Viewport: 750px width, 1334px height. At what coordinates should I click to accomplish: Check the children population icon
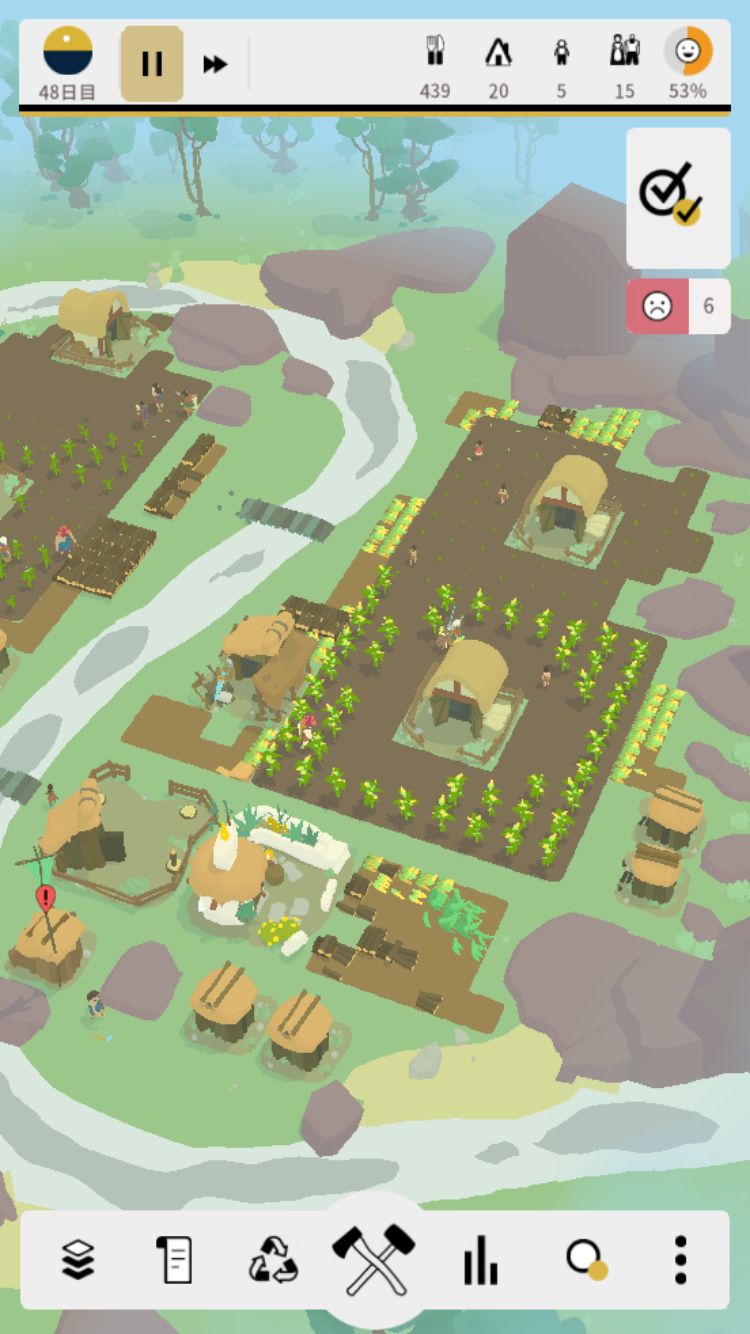(561, 63)
